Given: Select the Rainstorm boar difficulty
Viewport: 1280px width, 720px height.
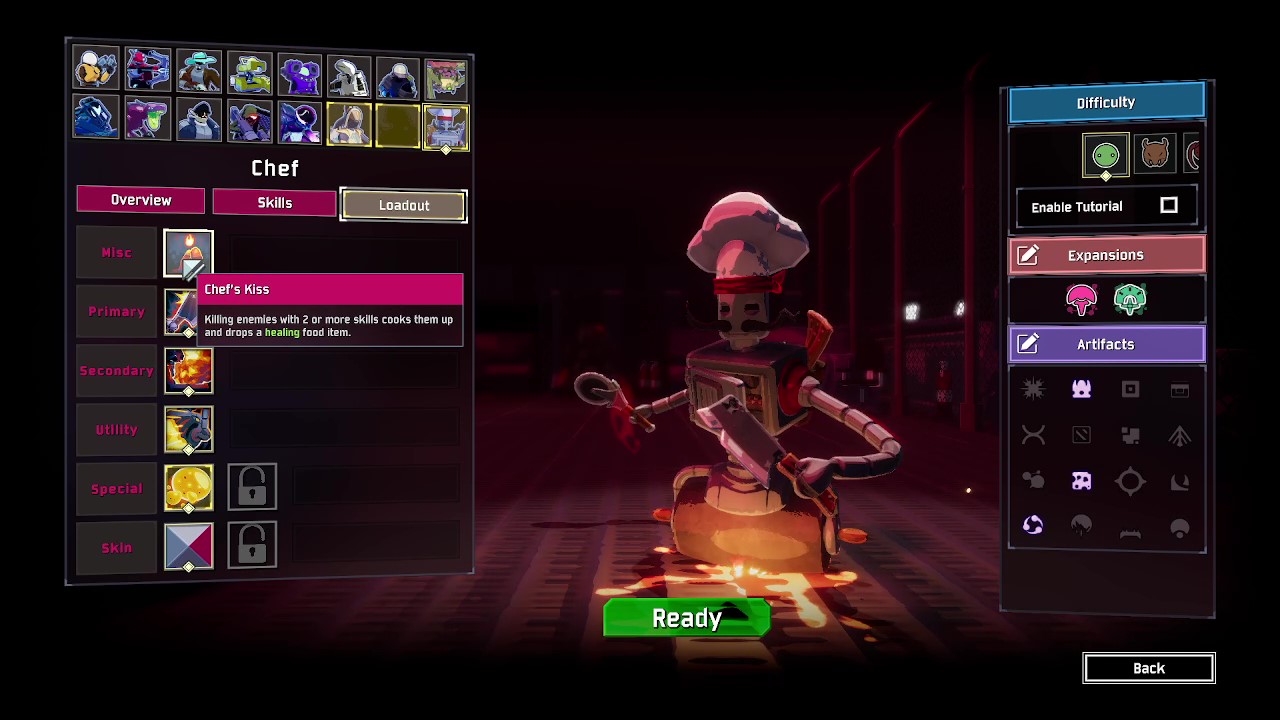Looking at the screenshot, I should (x=1154, y=154).
